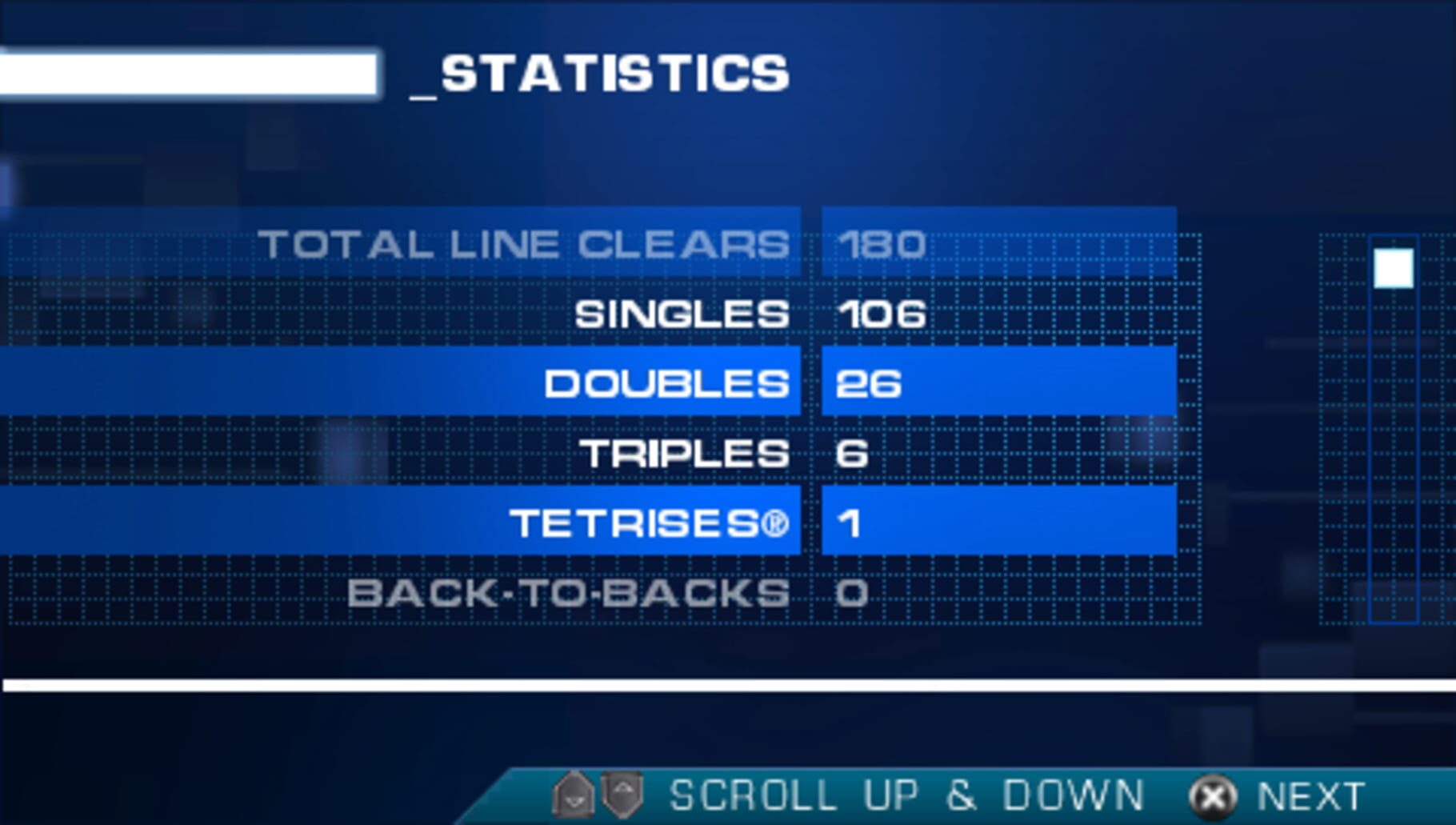
Task: Click the white header bar beside _STATISTICS
Action: tap(188, 72)
